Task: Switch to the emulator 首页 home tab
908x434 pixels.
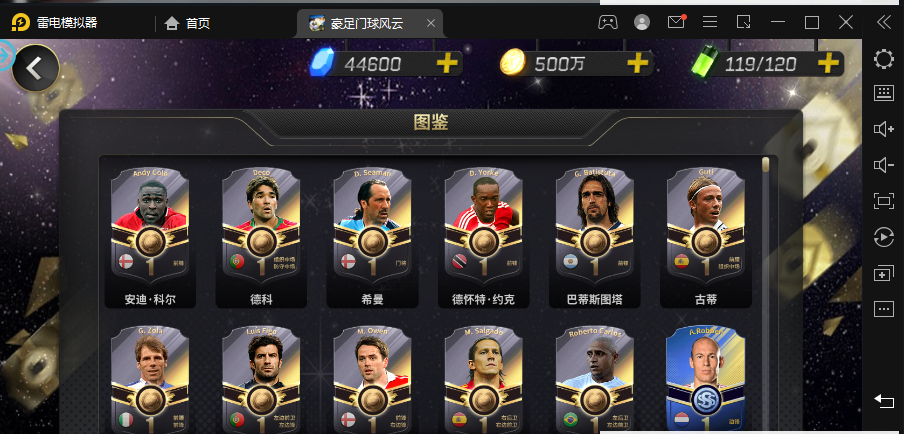Action: coord(188,23)
